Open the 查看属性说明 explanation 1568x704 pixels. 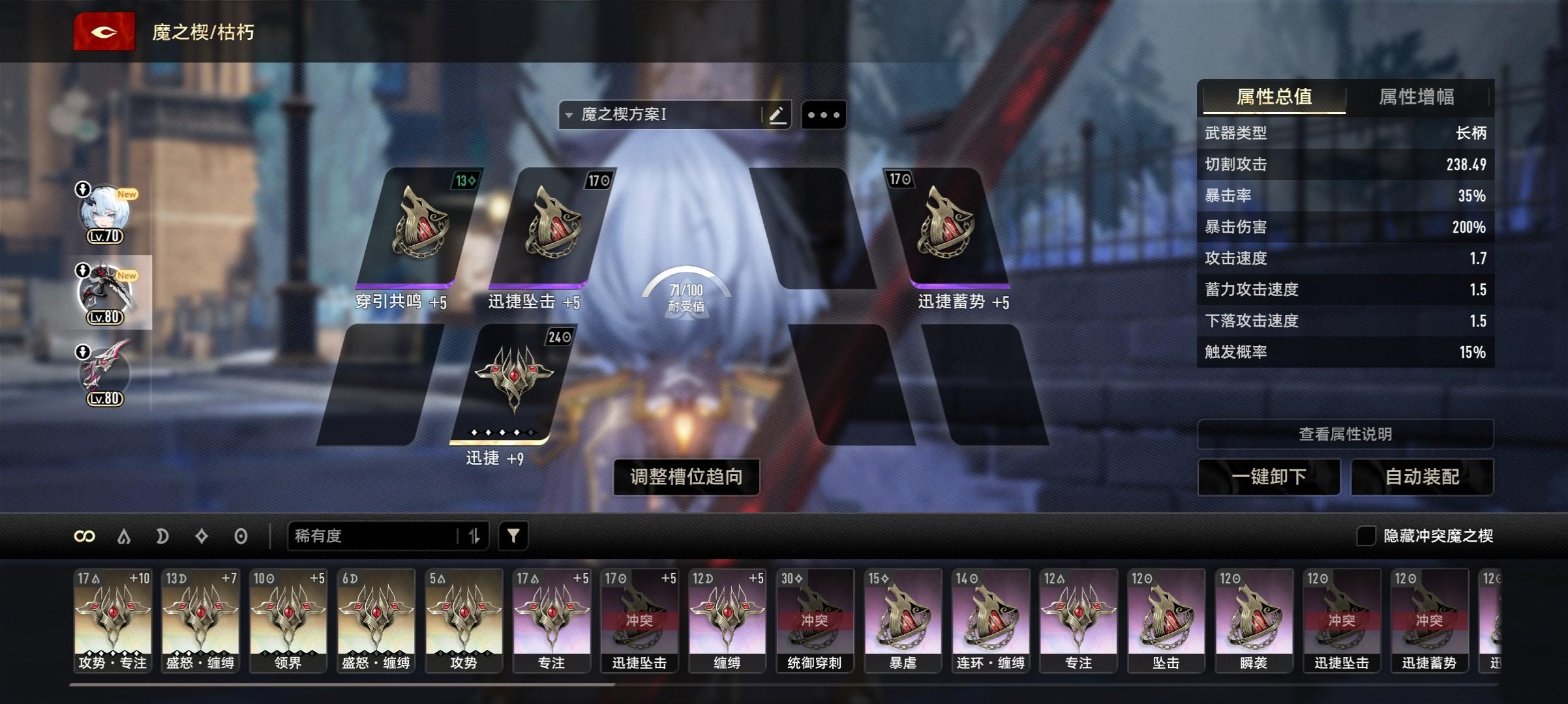(x=1345, y=434)
